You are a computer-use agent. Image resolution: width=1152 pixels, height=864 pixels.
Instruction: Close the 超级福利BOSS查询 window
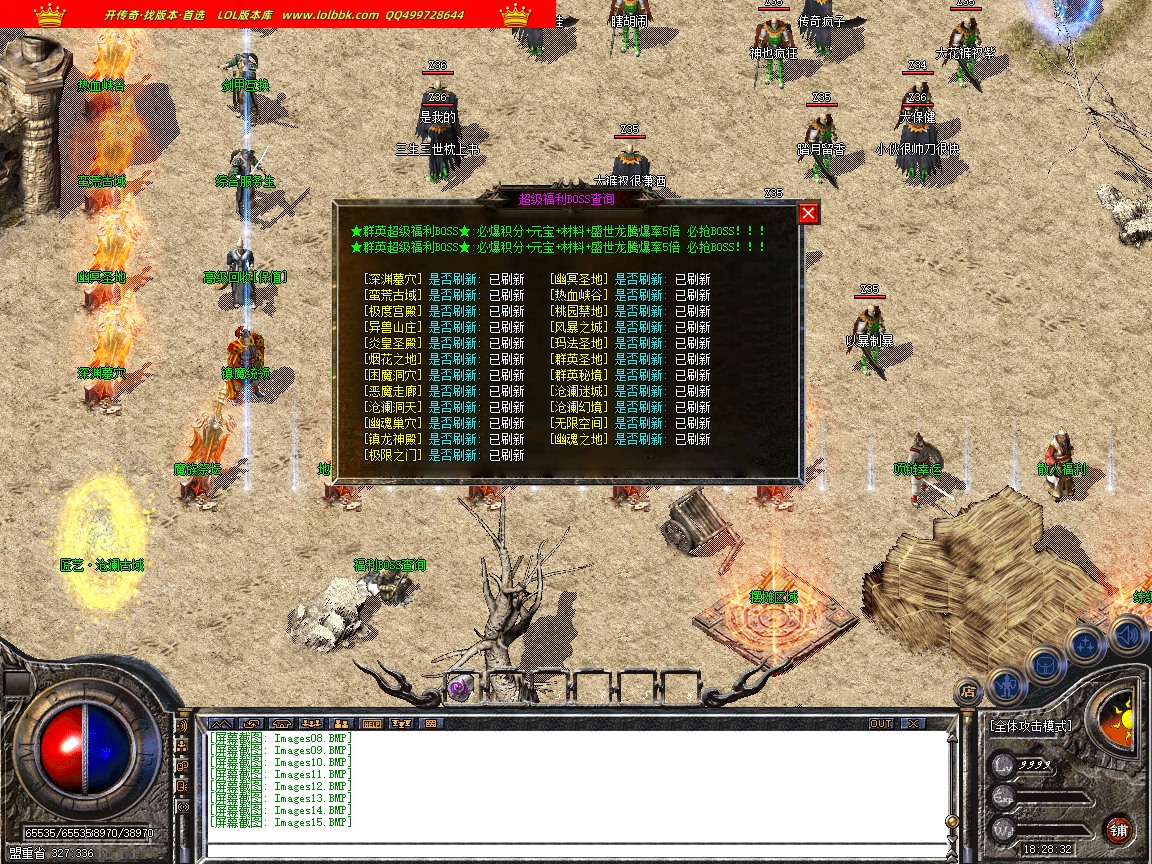pyautogui.click(x=809, y=213)
